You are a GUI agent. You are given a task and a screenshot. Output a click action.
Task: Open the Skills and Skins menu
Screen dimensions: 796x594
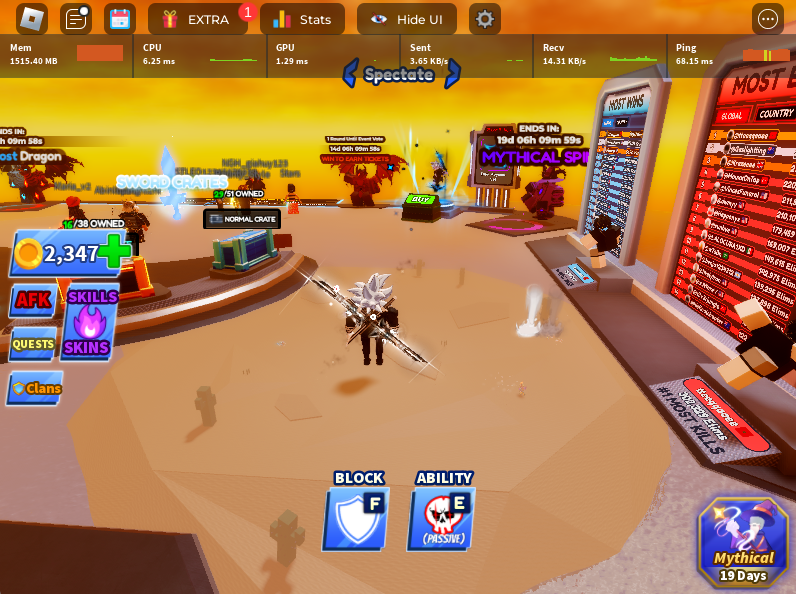click(90, 322)
